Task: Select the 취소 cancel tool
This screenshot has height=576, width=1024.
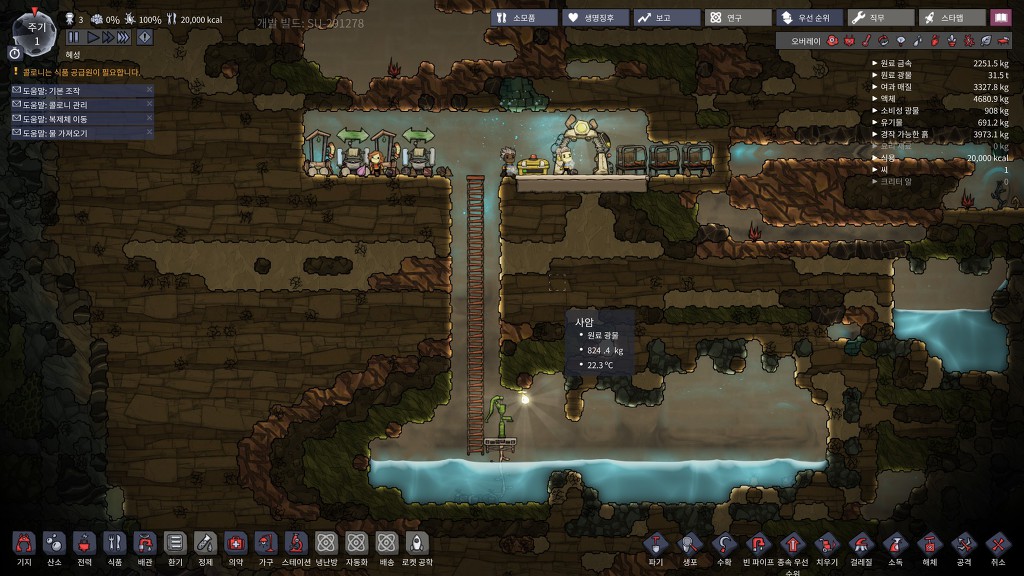Action: (x=997, y=545)
